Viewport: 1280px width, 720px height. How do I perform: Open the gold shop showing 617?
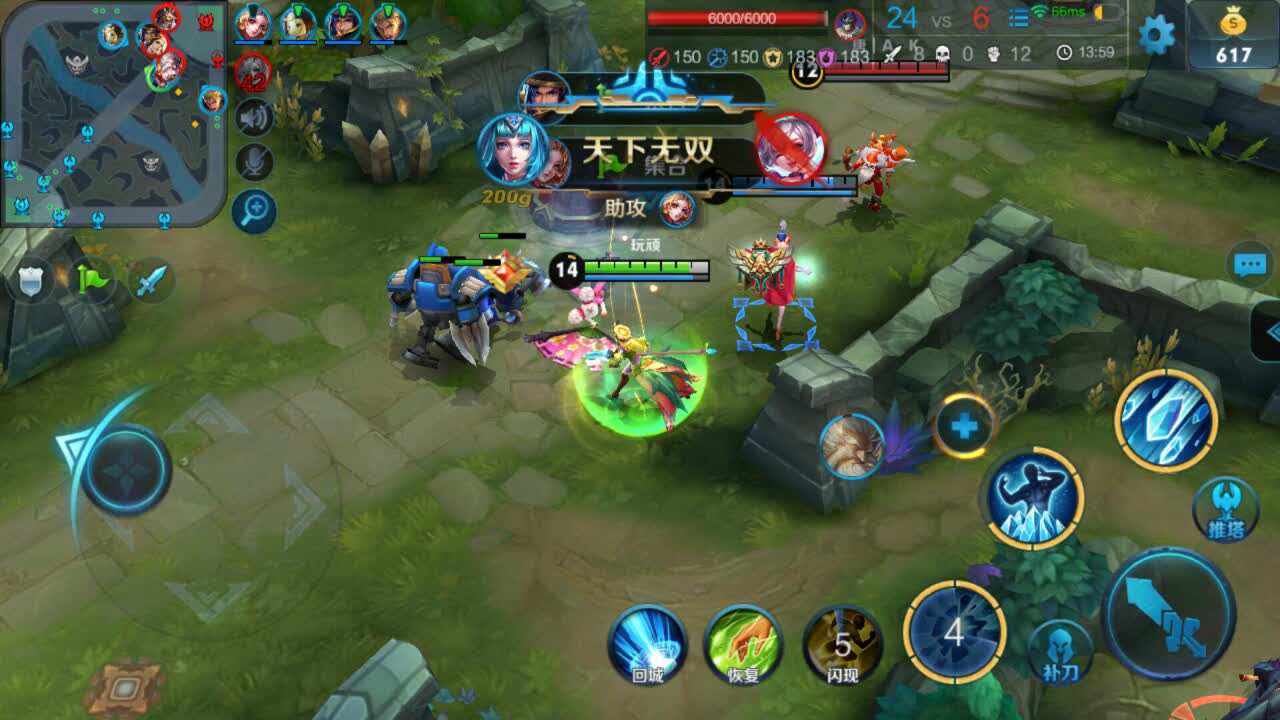[x=1233, y=38]
